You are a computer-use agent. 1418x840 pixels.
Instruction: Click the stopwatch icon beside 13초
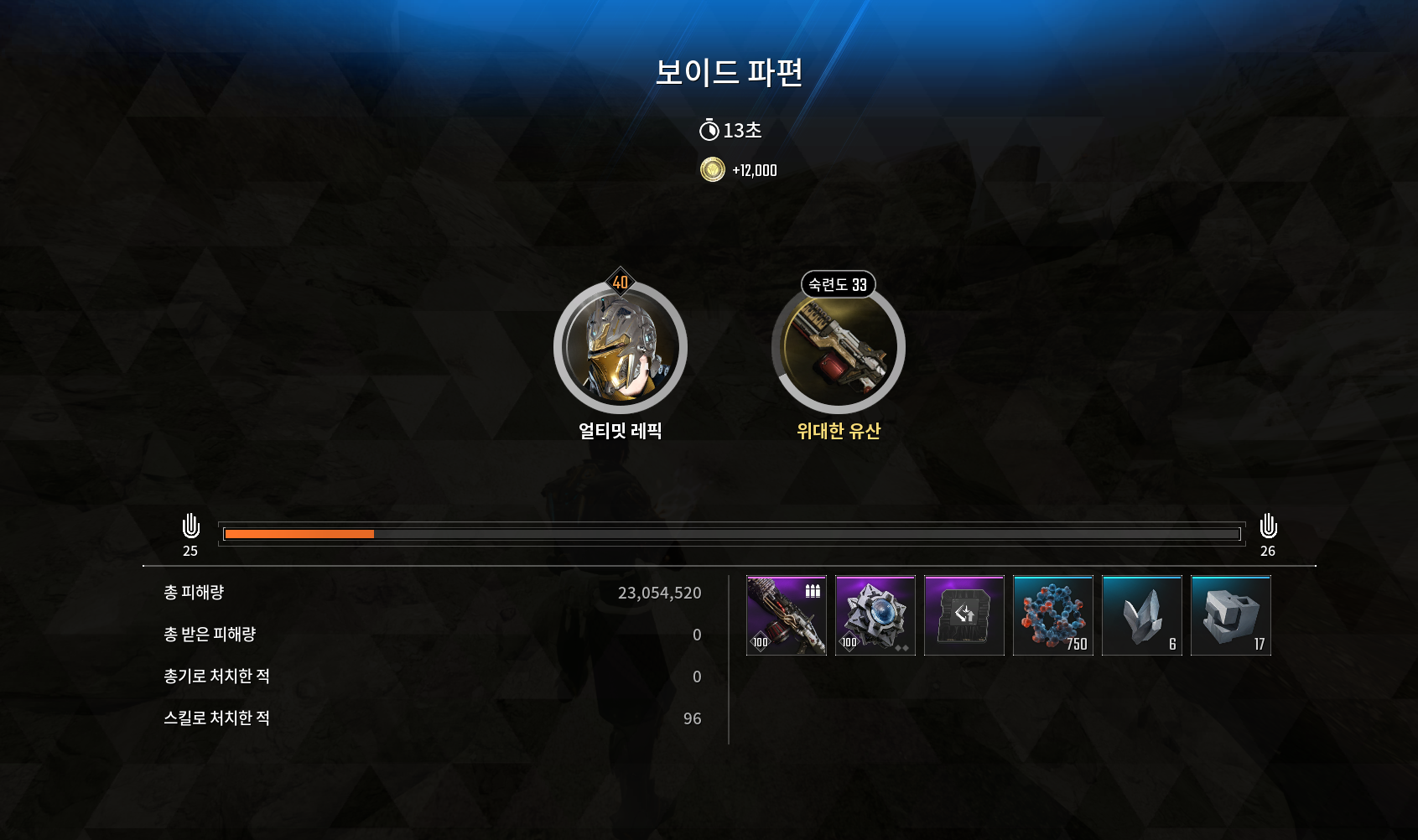[x=709, y=130]
